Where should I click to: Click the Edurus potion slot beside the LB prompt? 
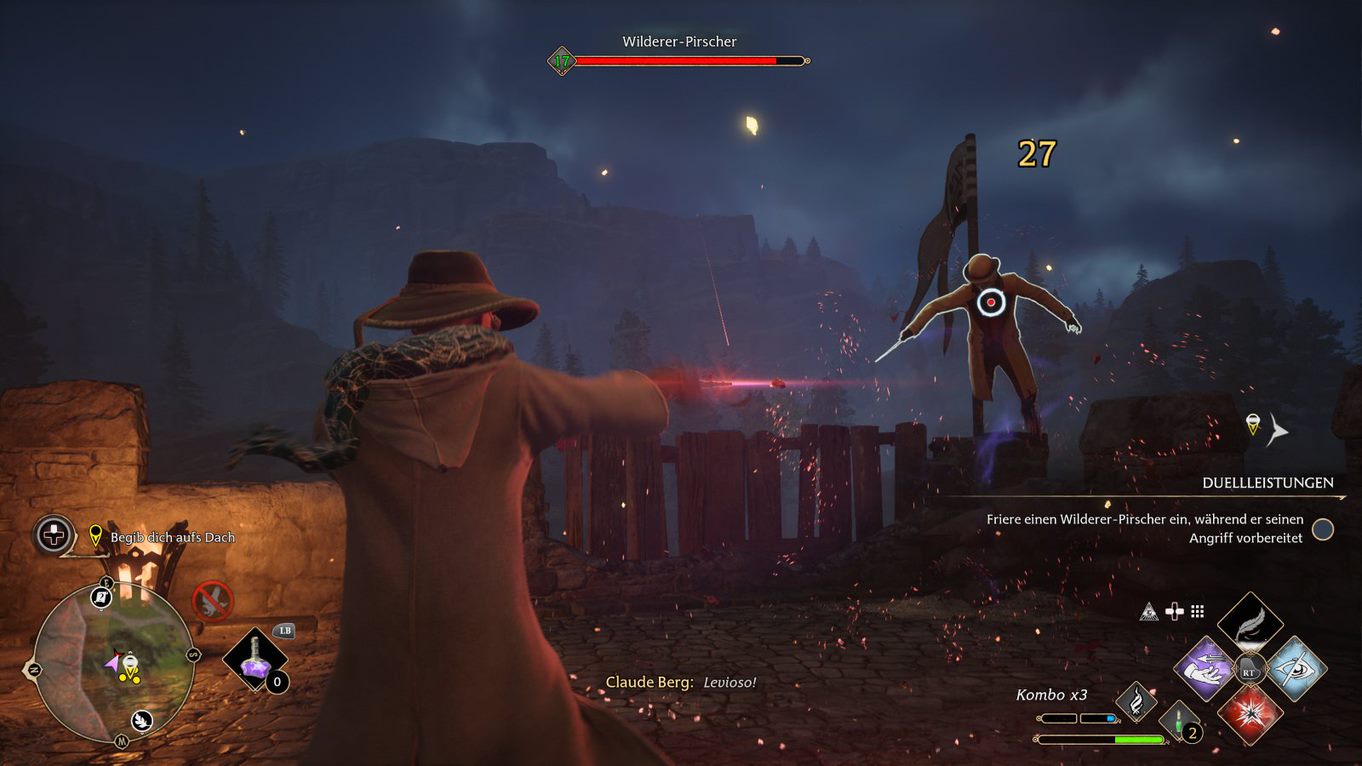(255, 658)
